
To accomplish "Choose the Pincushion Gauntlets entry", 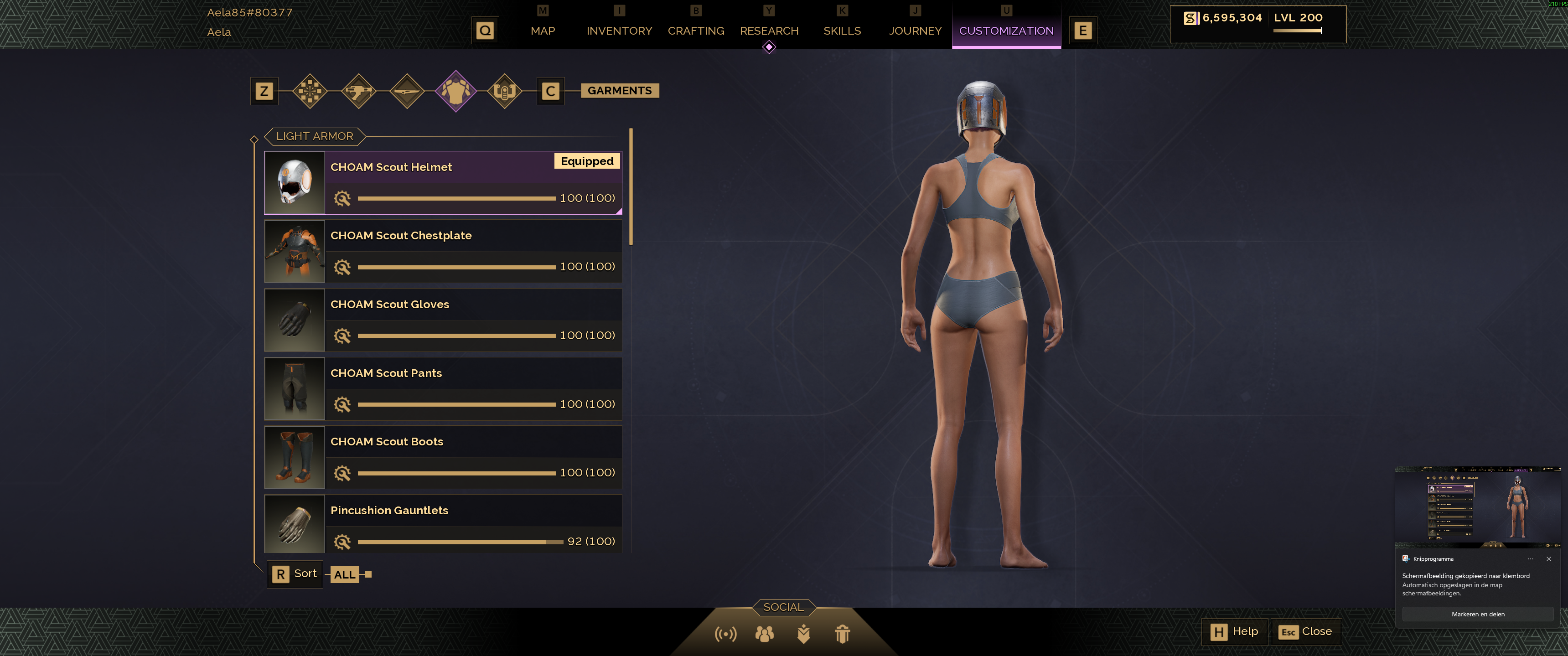I will coord(443,523).
